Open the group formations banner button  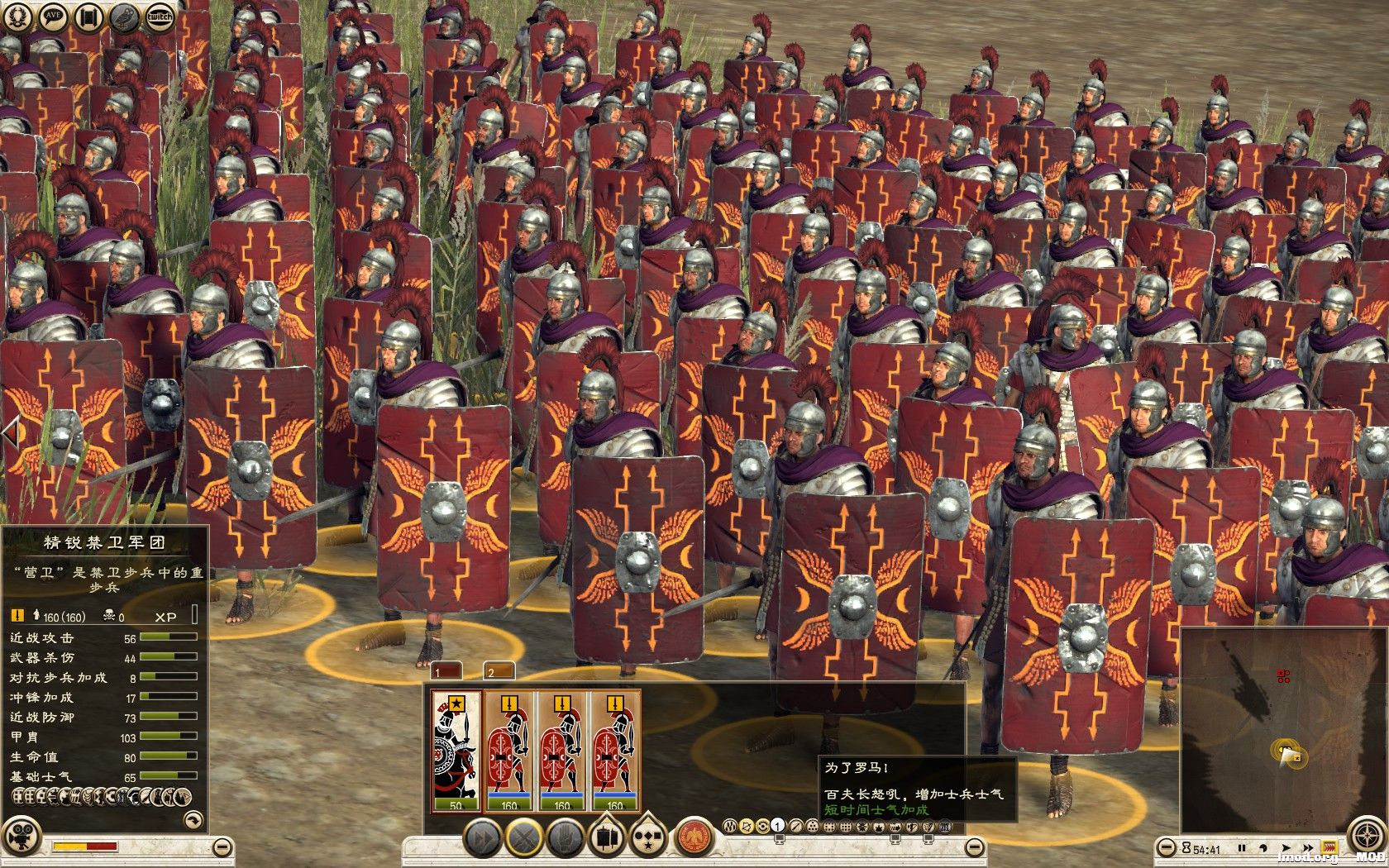click(608, 839)
